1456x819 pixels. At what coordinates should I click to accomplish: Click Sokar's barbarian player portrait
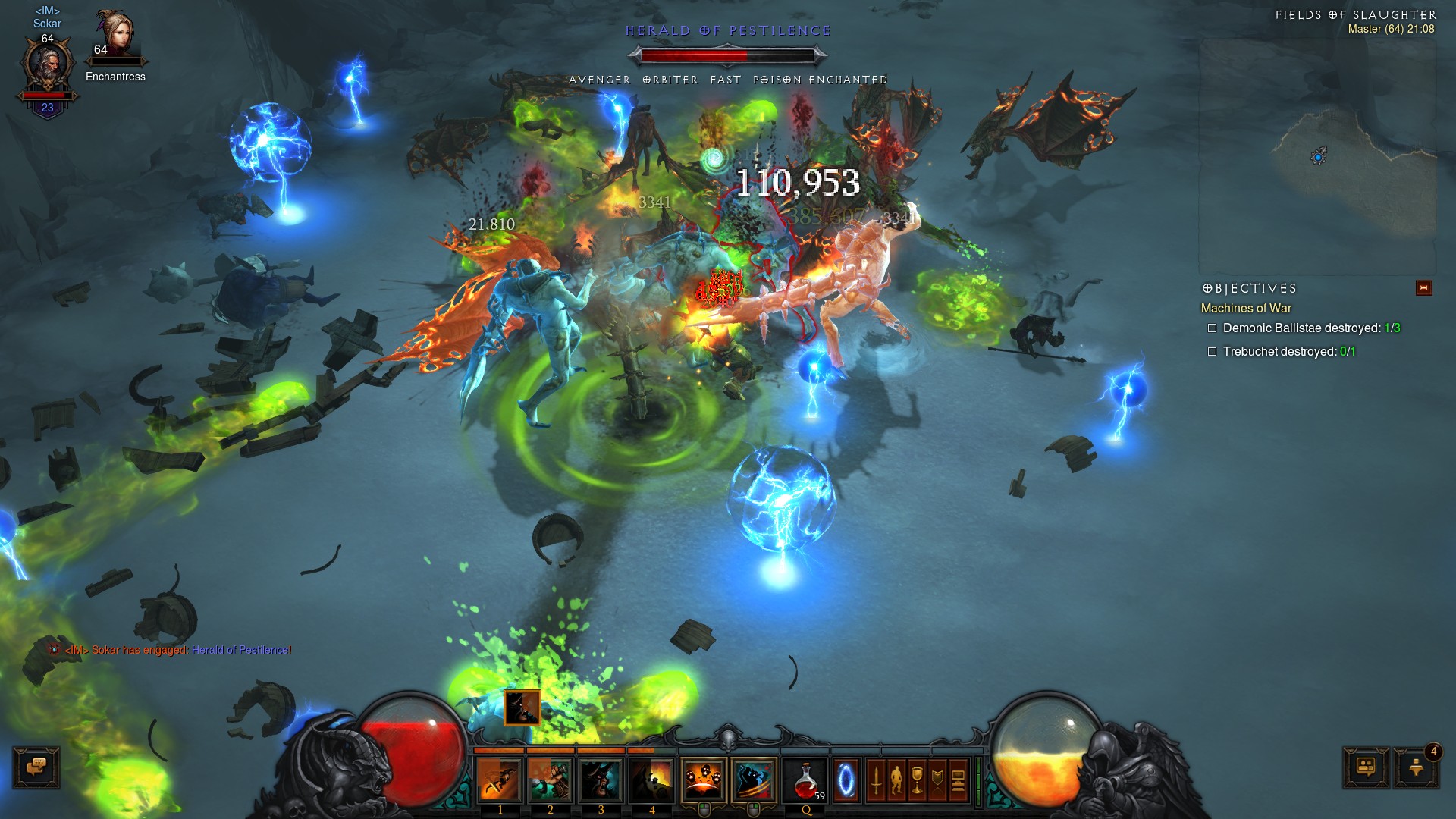click(x=47, y=67)
